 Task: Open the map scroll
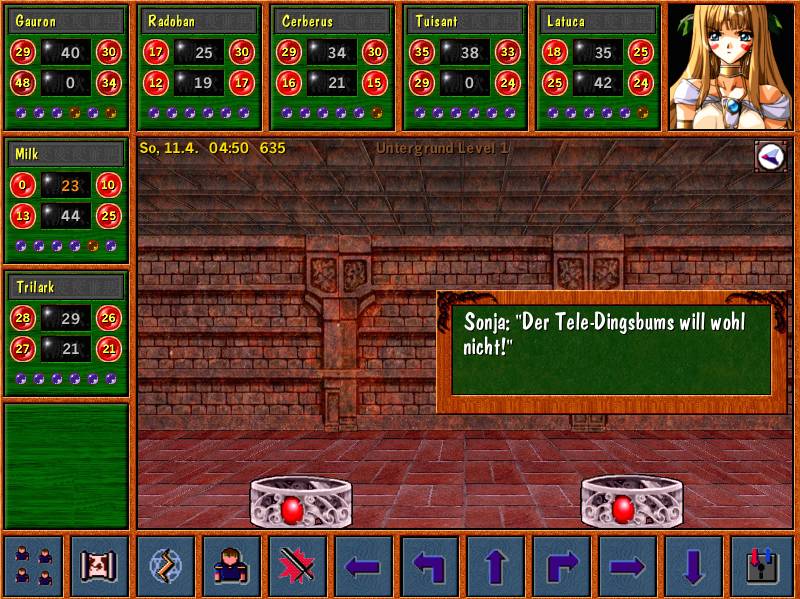coord(100,566)
